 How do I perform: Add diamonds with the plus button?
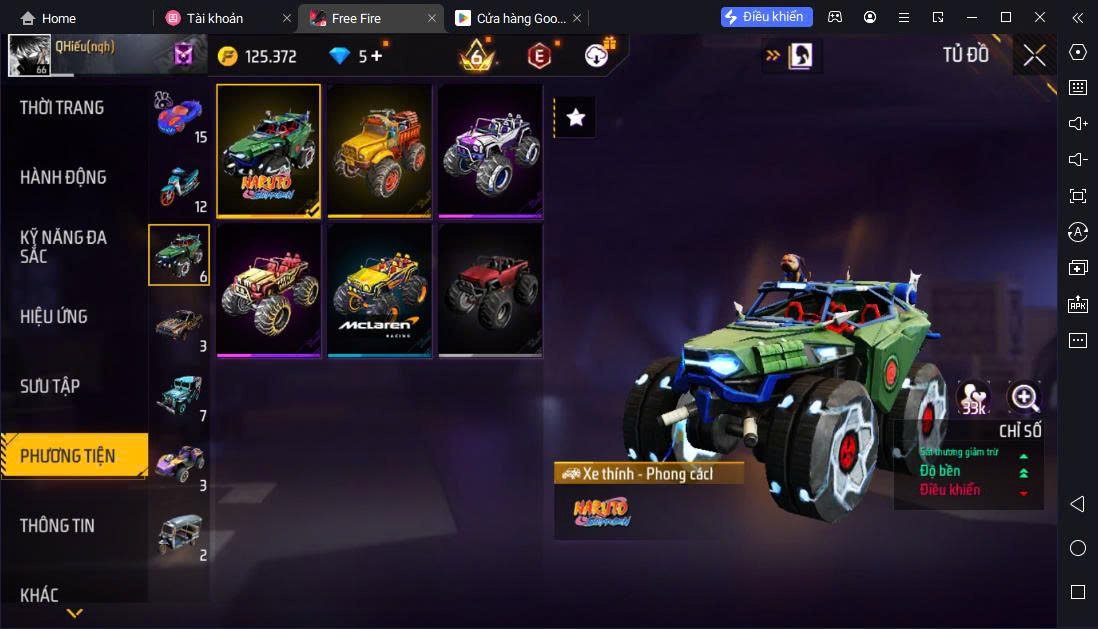[x=376, y=56]
